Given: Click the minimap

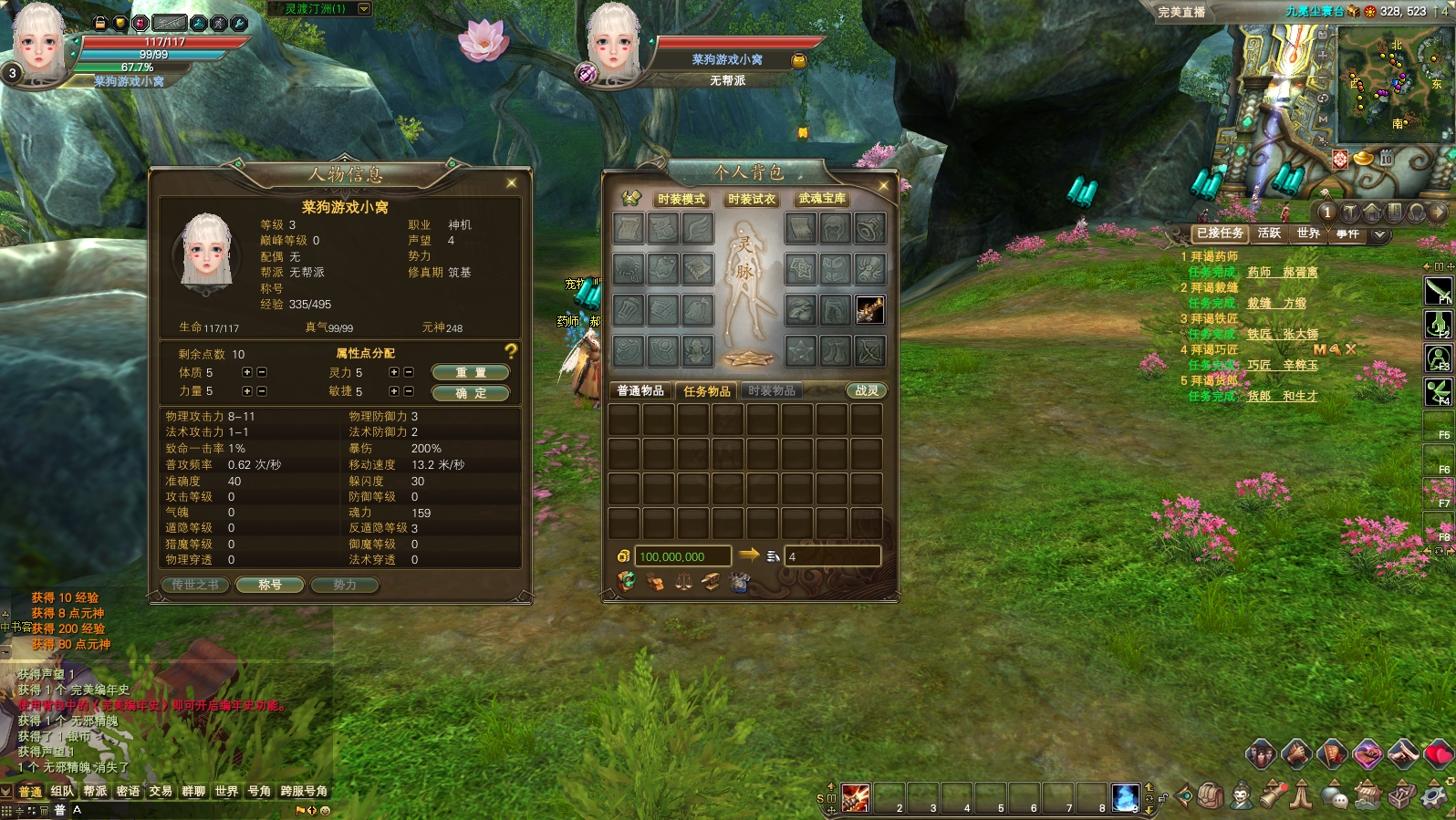Looking at the screenshot, I should click(1392, 85).
